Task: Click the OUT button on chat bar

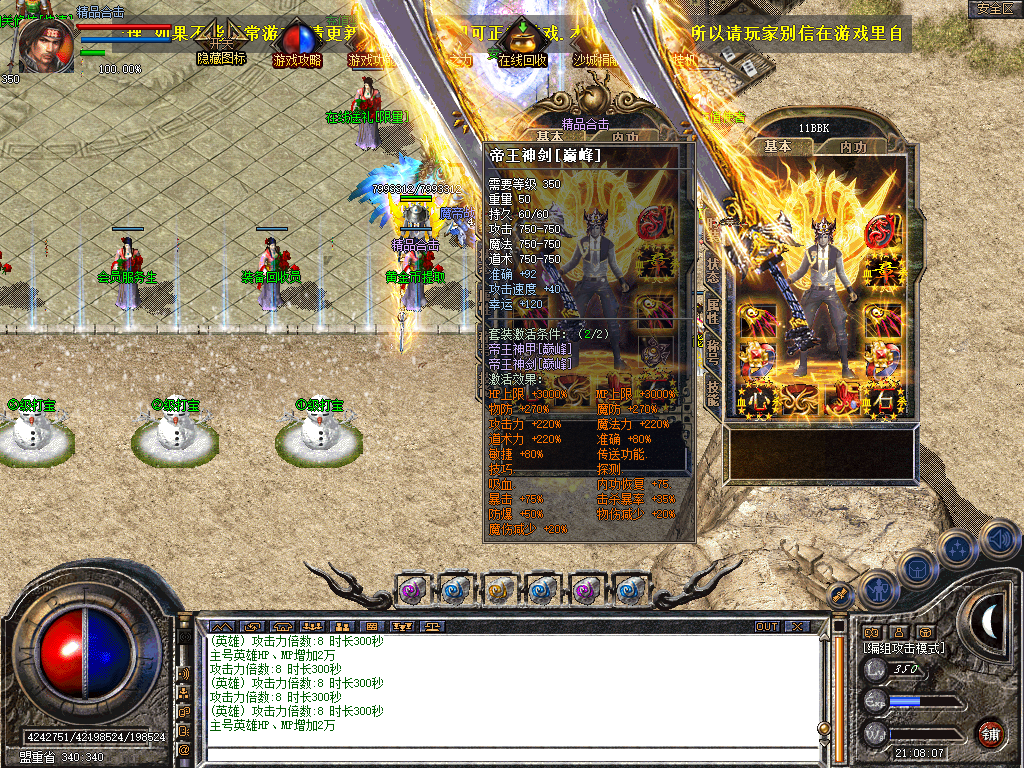Action: point(766,627)
